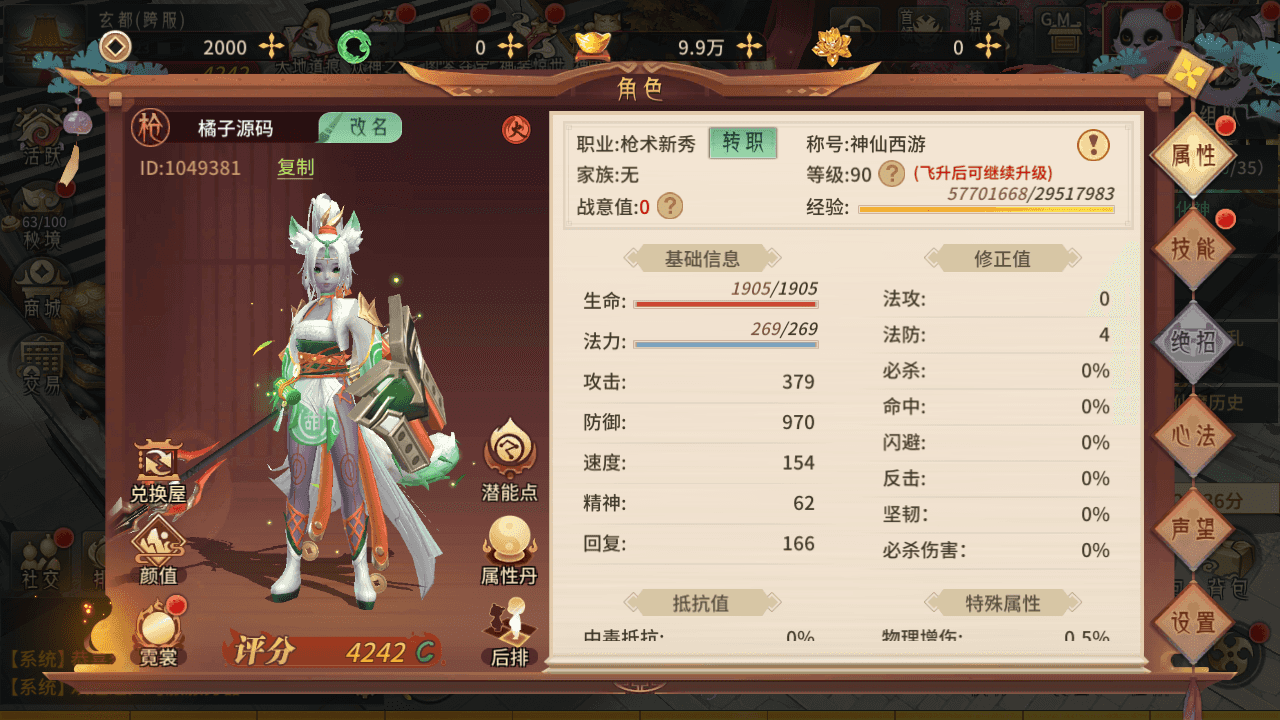Click the 经验 experience progress bar

pyautogui.click(x=985, y=211)
